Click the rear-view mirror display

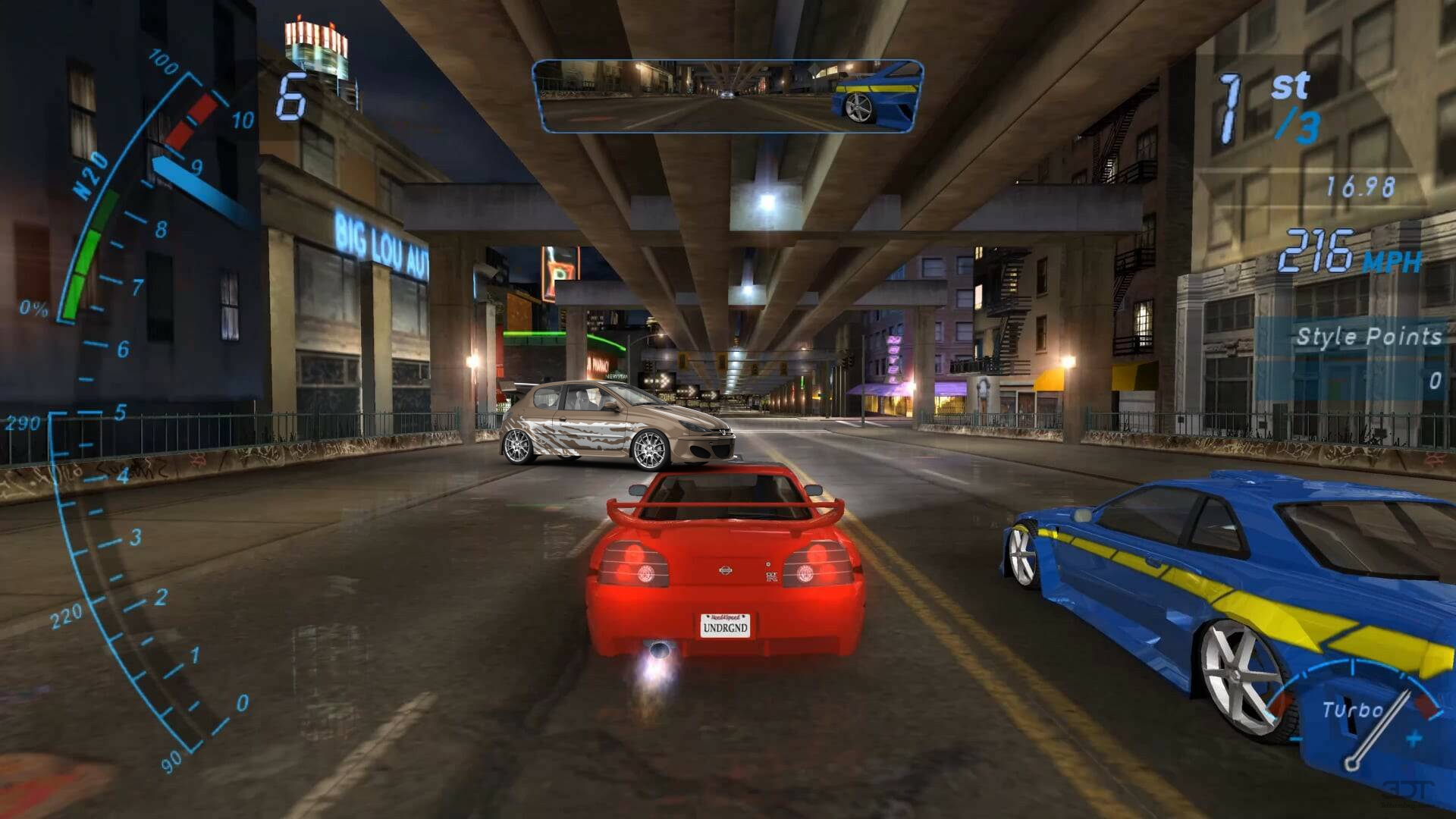[x=728, y=96]
